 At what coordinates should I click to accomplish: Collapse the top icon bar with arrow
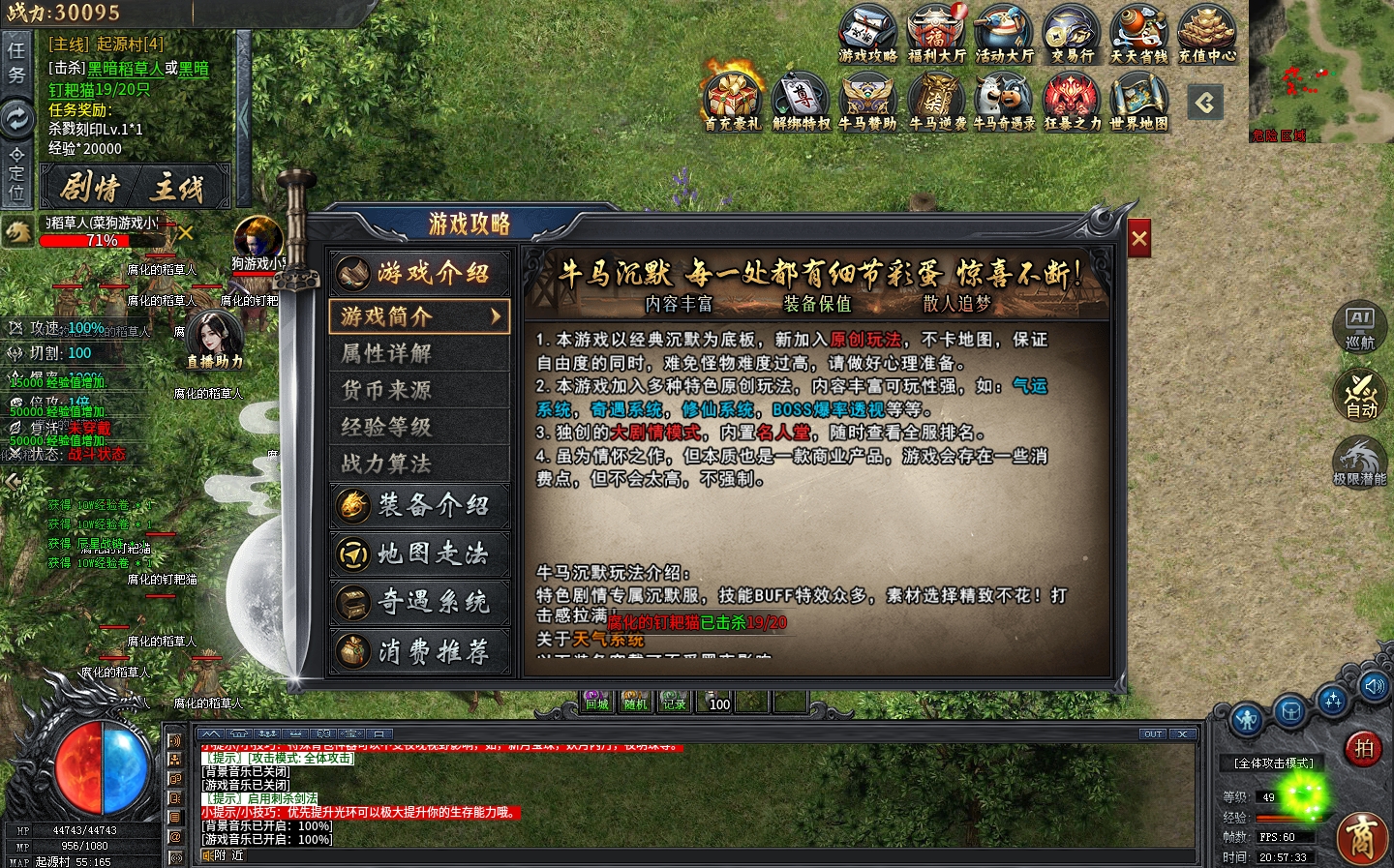[1205, 102]
